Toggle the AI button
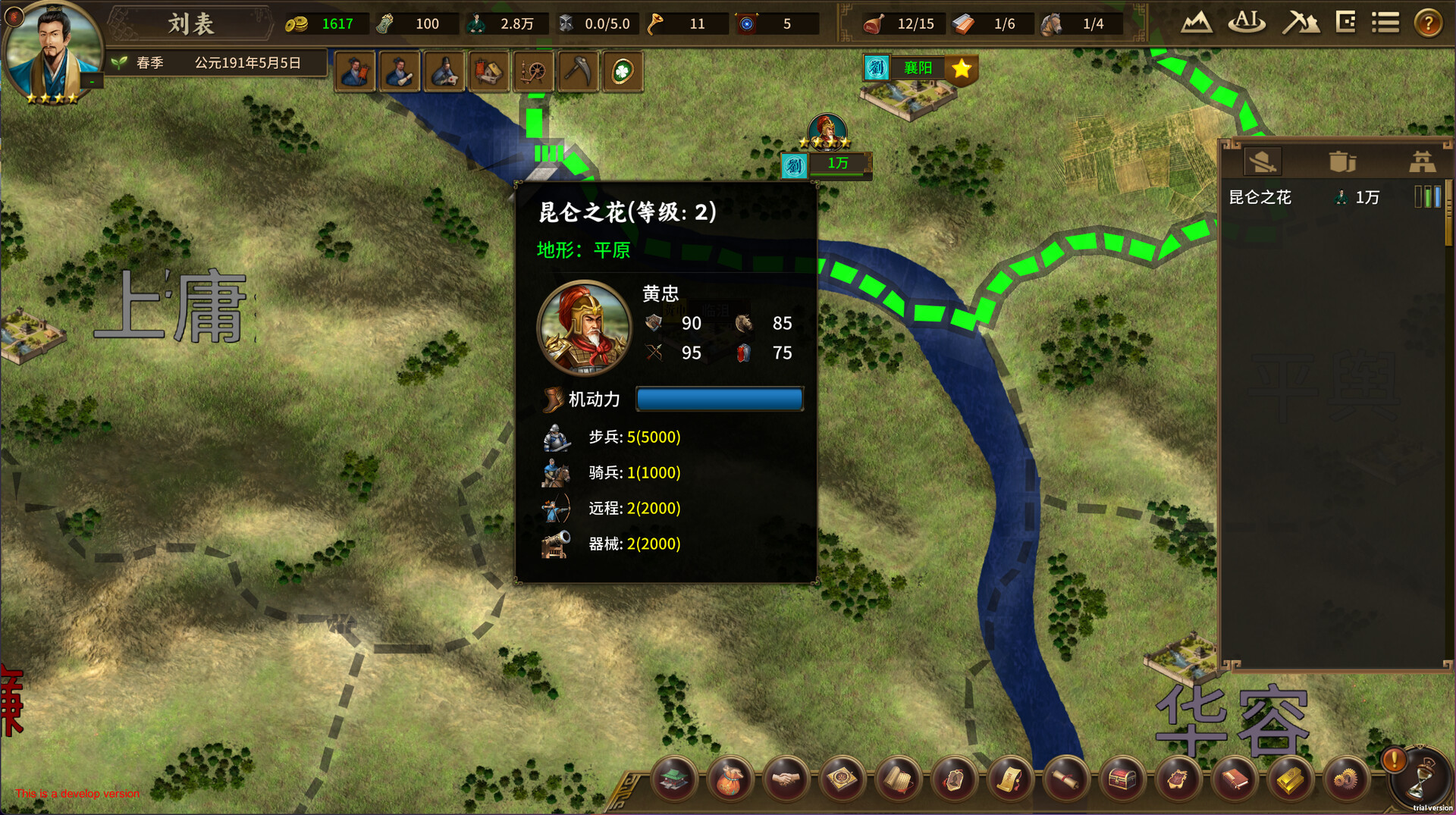 point(1246,23)
